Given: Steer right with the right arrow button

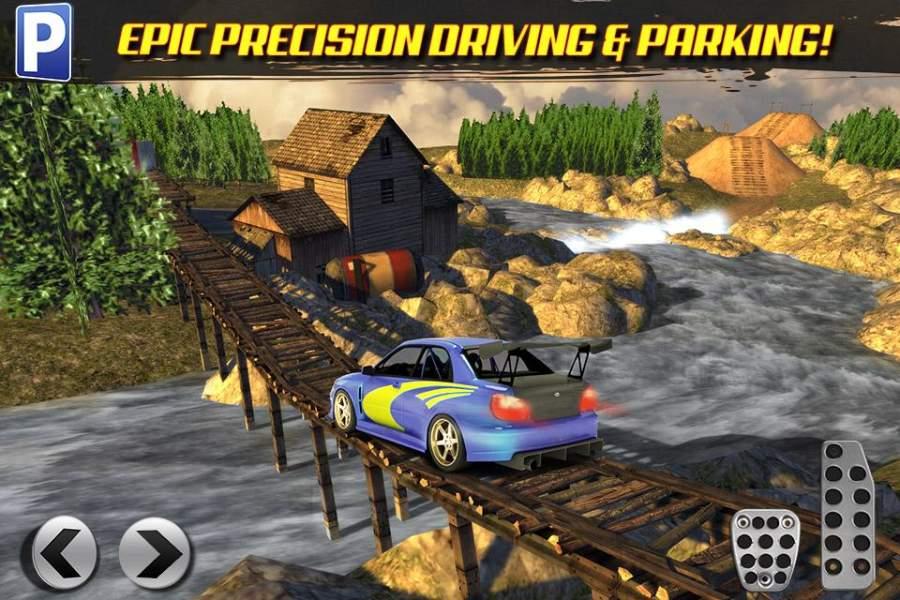Looking at the screenshot, I should click(x=156, y=553).
